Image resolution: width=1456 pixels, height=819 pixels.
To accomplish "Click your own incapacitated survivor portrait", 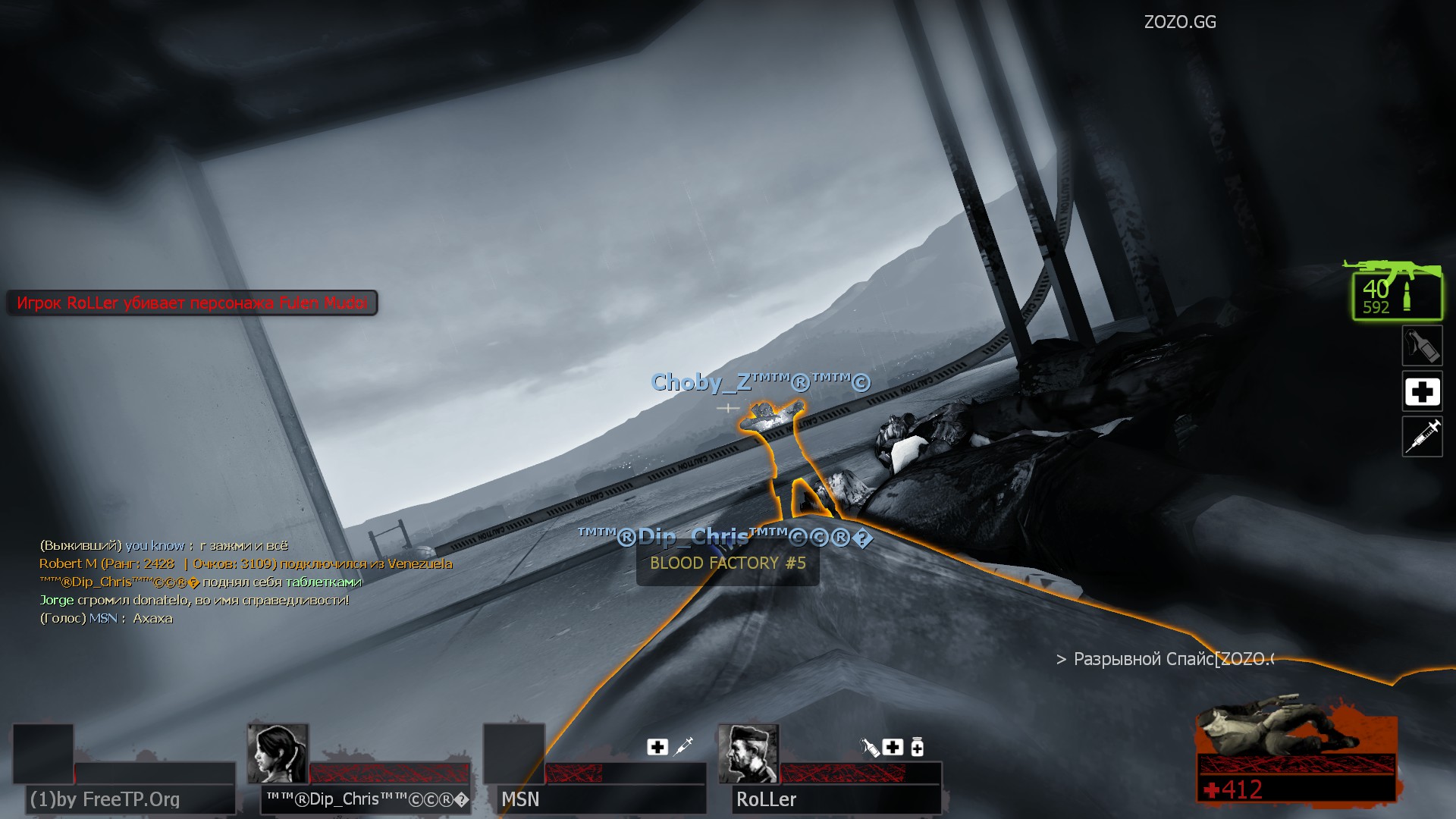I will point(1294,732).
